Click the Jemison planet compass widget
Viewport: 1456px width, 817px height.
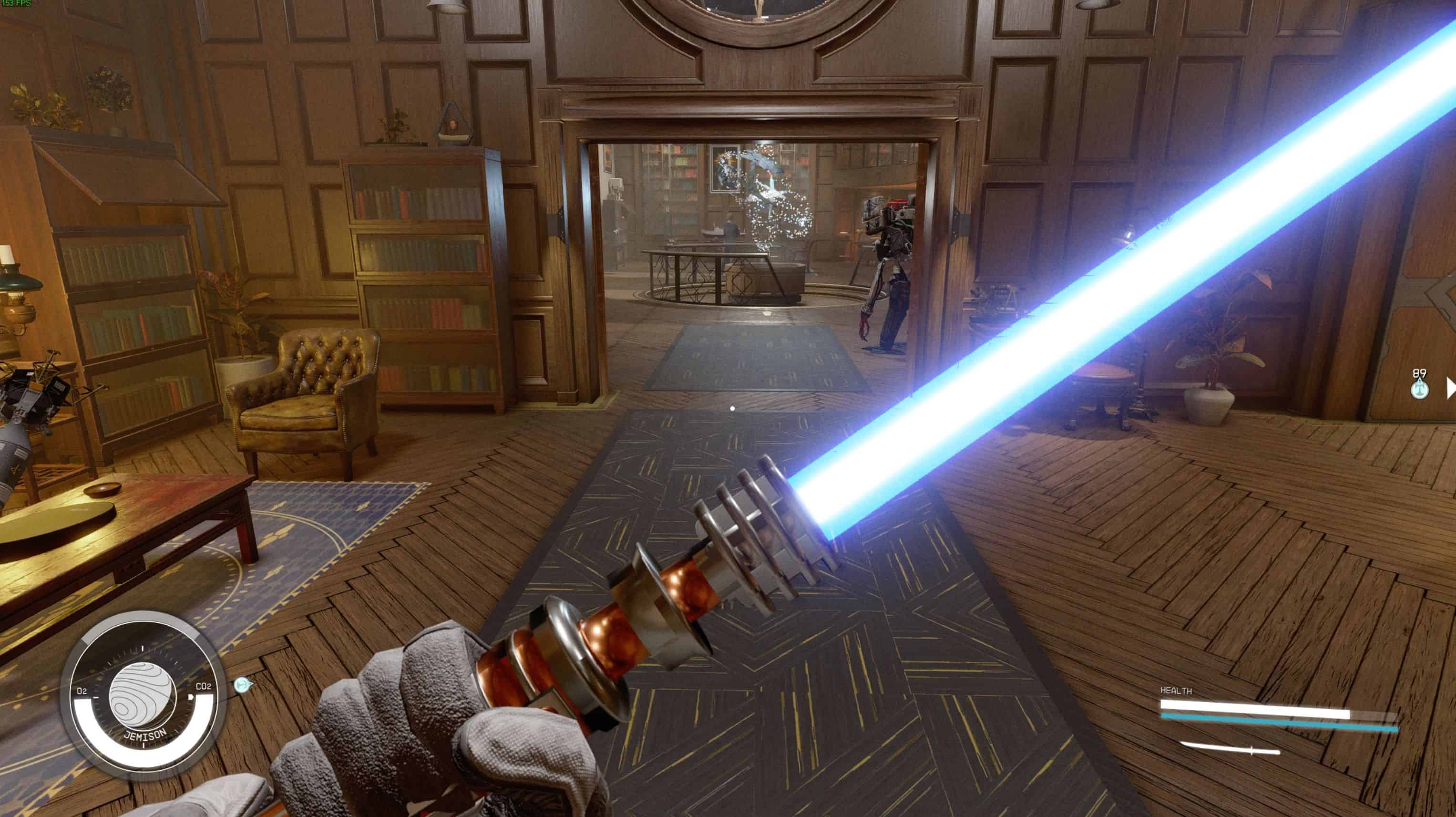pyautogui.click(x=143, y=695)
